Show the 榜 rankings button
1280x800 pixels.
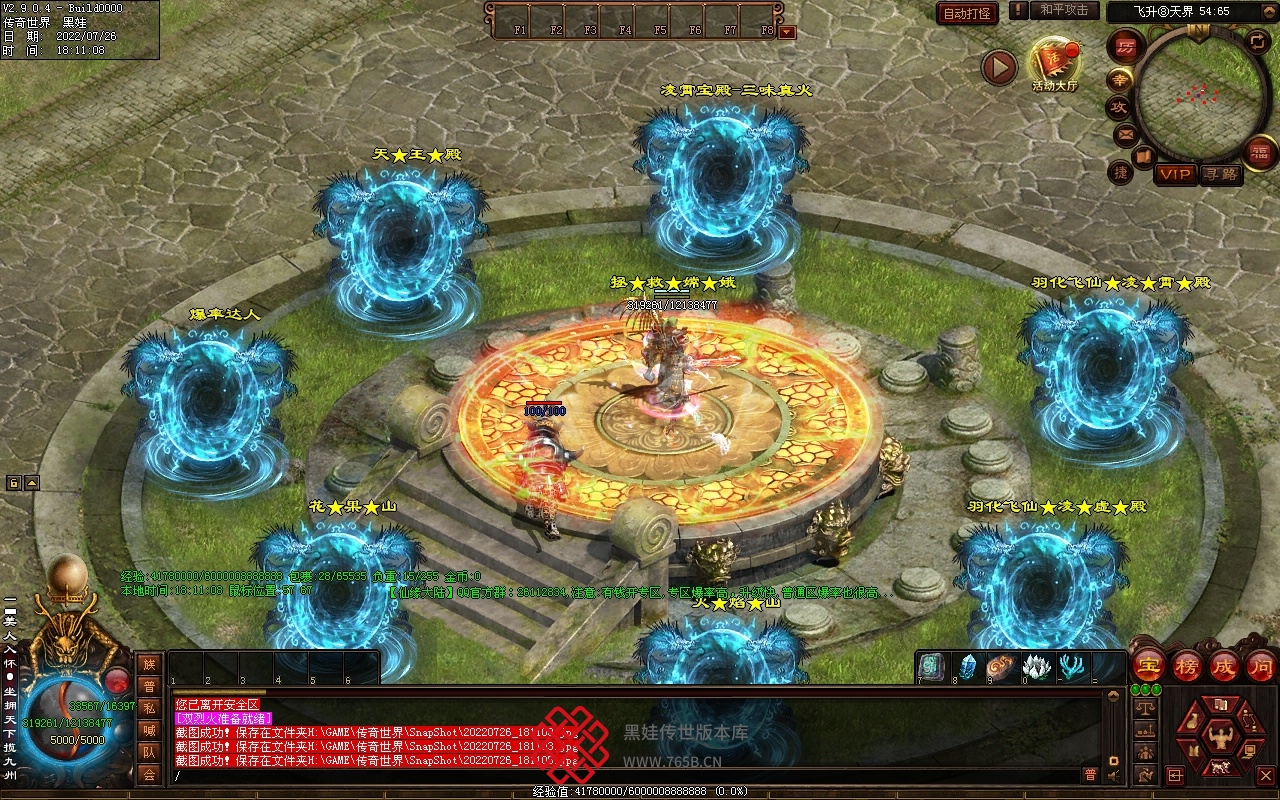[1187, 666]
